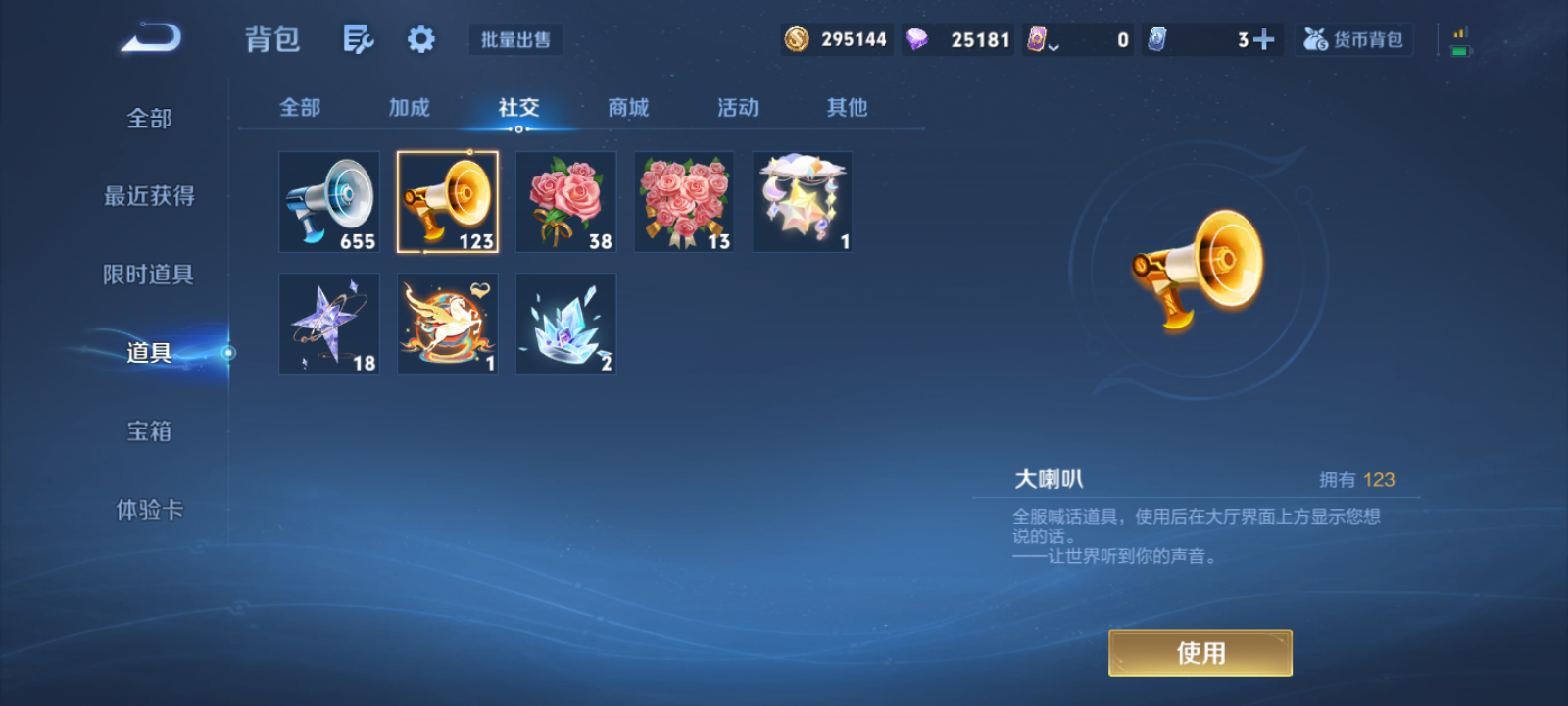
Task: Click the 批量出售 bulk sell button
Action: point(514,39)
